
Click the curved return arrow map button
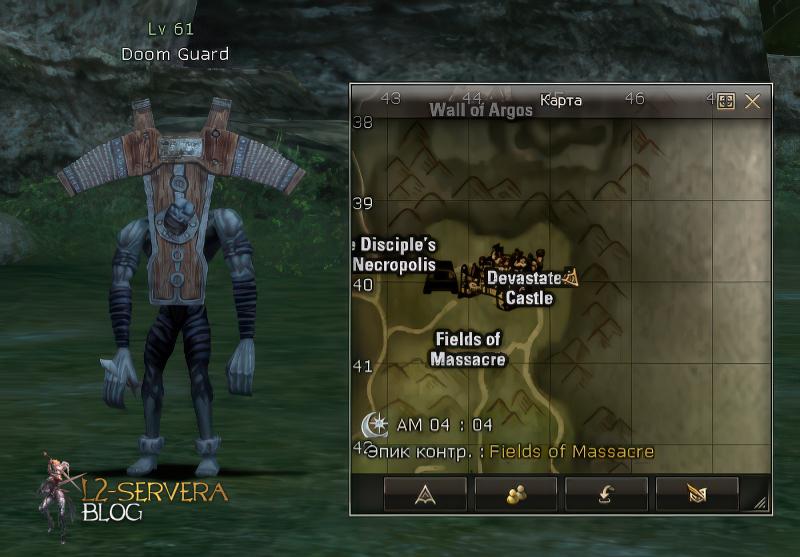click(606, 494)
